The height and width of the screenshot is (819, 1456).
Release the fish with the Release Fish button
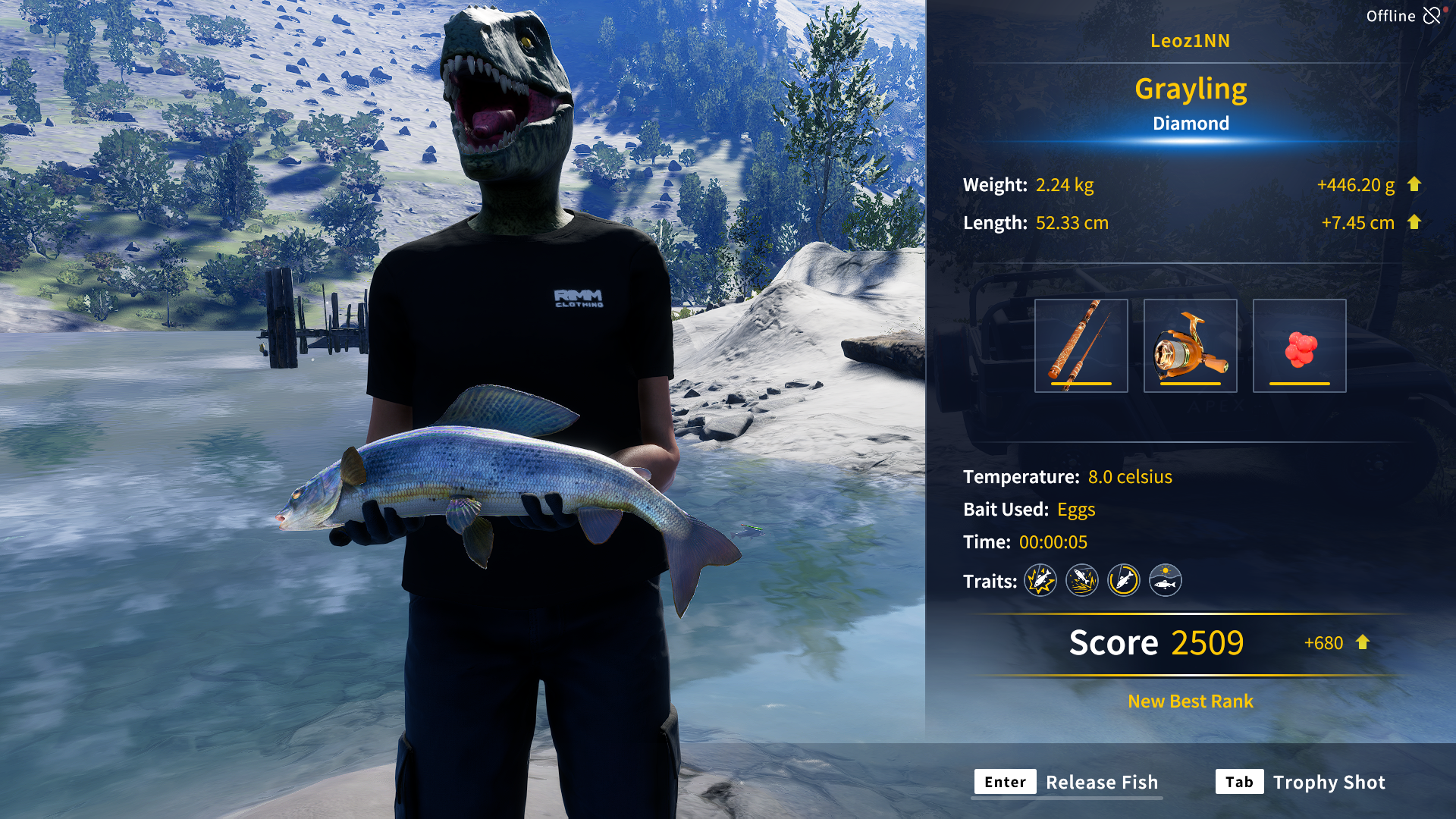click(x=1068, y=782)
